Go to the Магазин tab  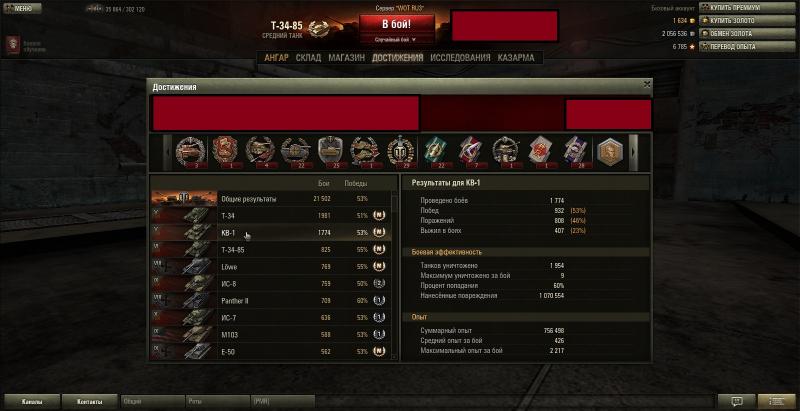(x=346, y=58)
